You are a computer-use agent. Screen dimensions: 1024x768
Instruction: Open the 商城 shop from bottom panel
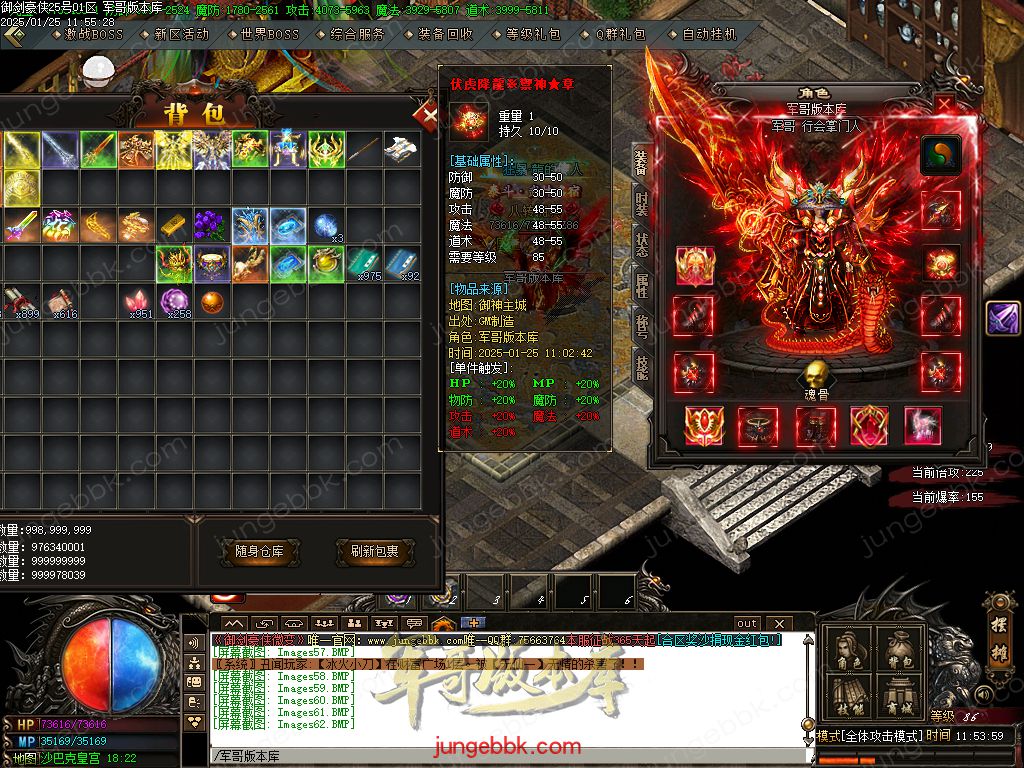tap(897, 696)
